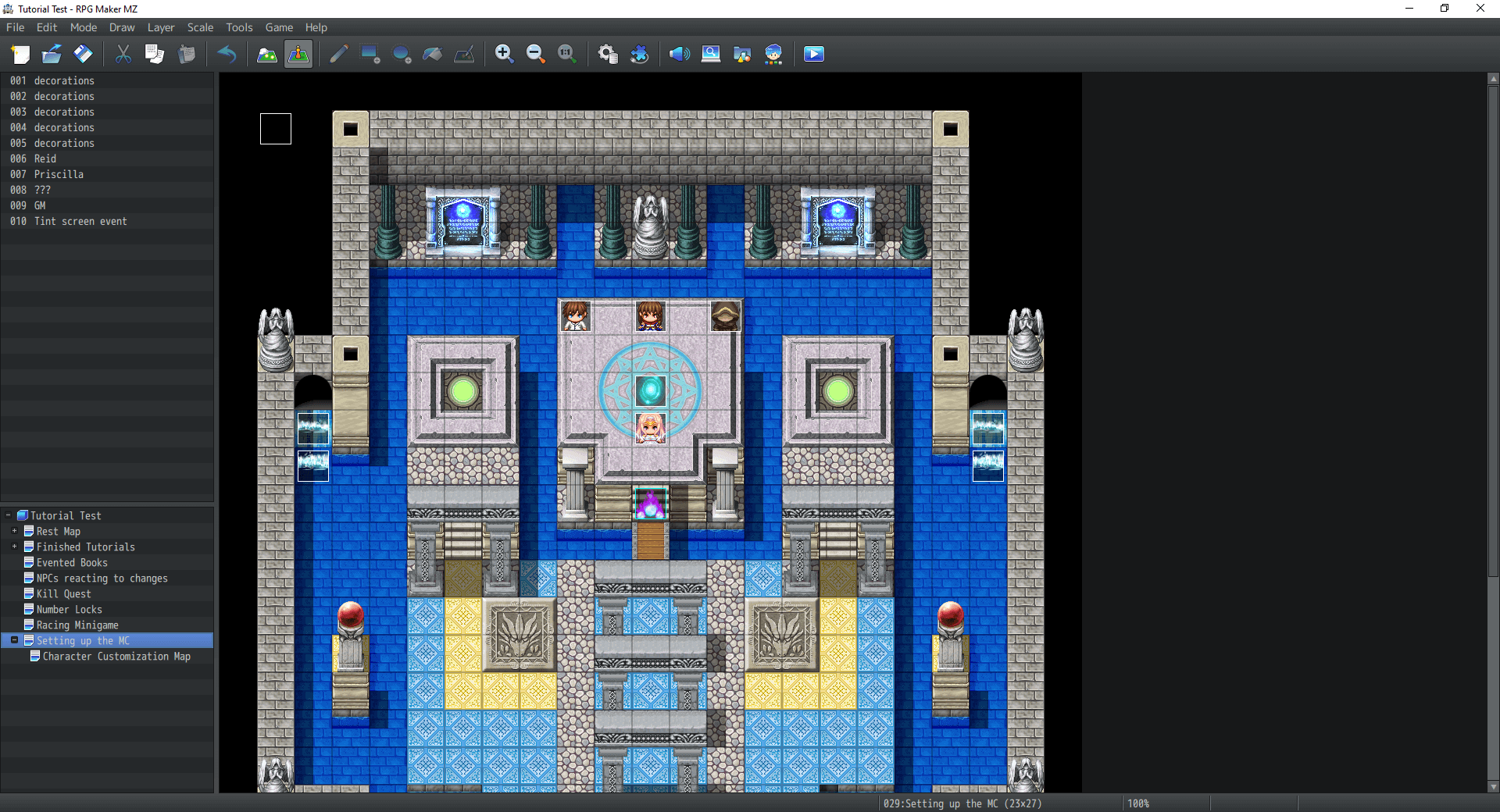Click the zoom out magnifier
Viewport: 1500px width, 812px height.
pyautogui.click(x=536, y=54)
